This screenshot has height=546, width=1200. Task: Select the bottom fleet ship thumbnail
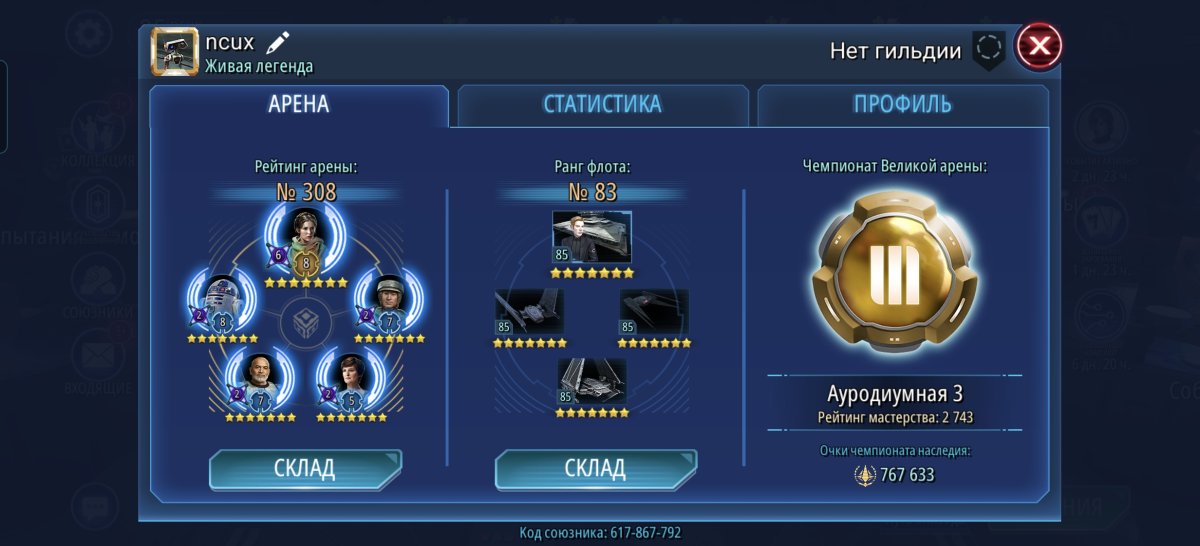(592, 382)
